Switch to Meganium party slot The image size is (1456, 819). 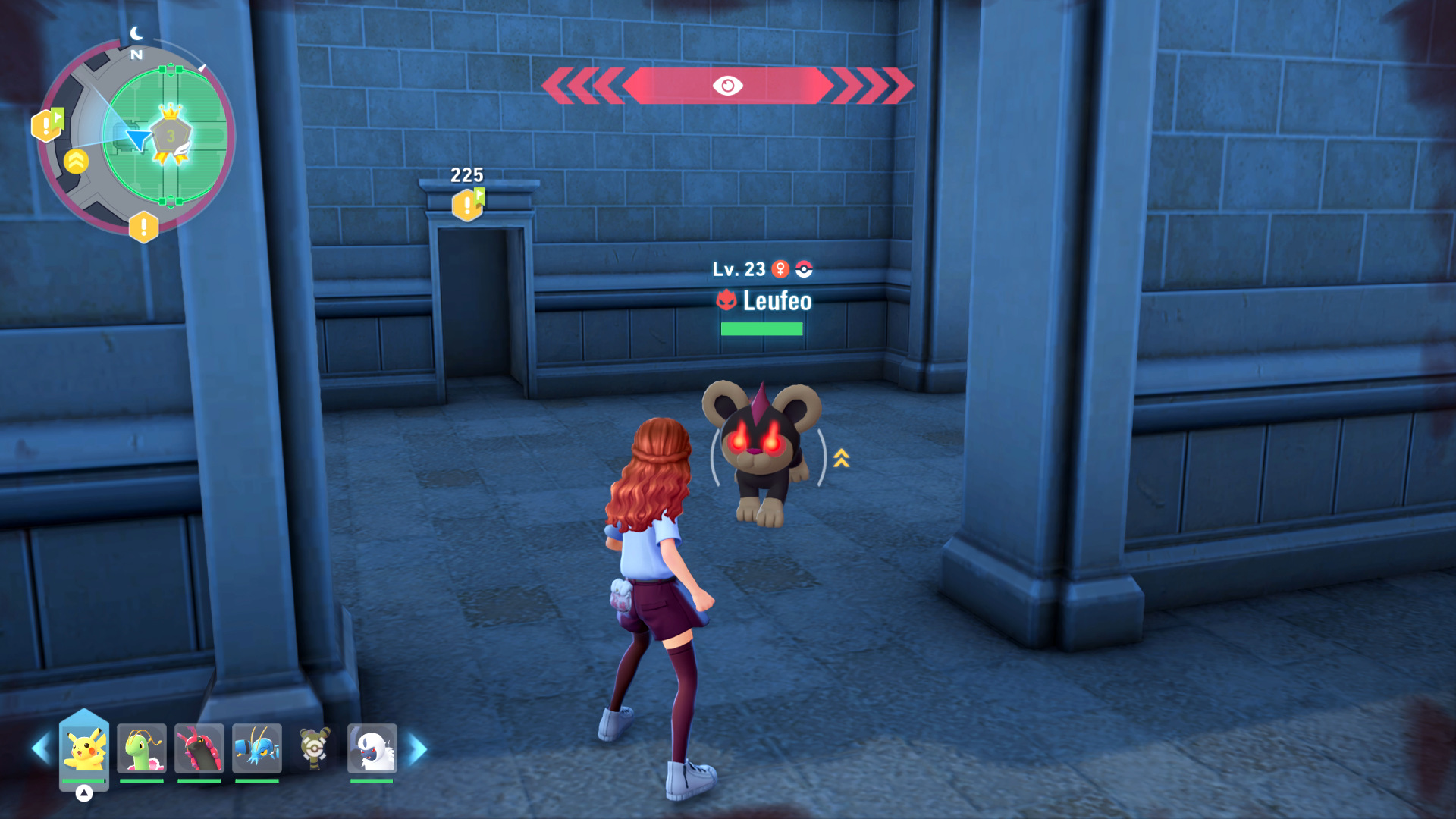pyautogui.click(x=142, y=748)
